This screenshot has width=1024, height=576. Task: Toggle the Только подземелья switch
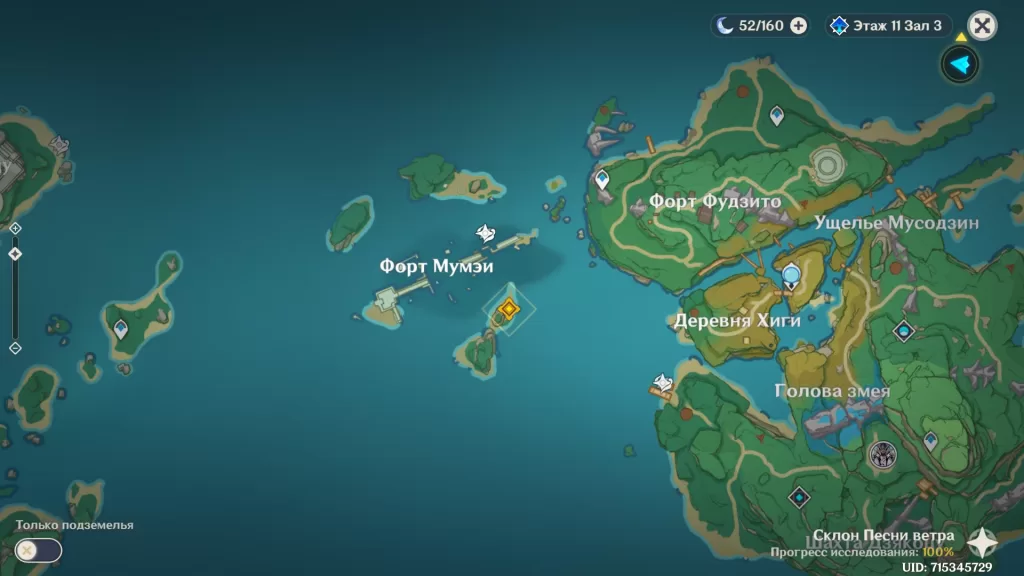38,549
